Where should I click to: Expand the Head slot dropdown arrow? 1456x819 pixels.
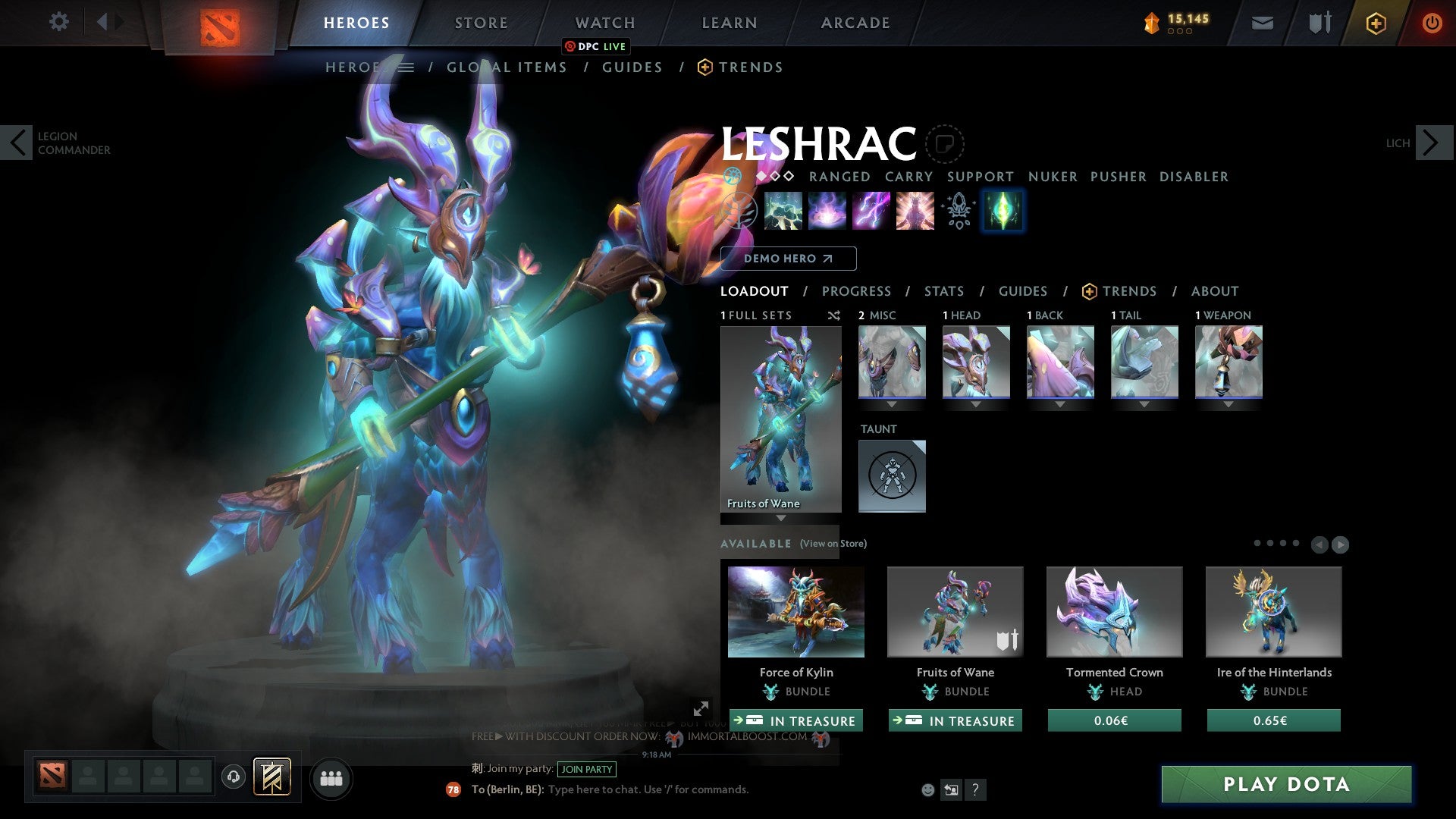coord(976,405)
